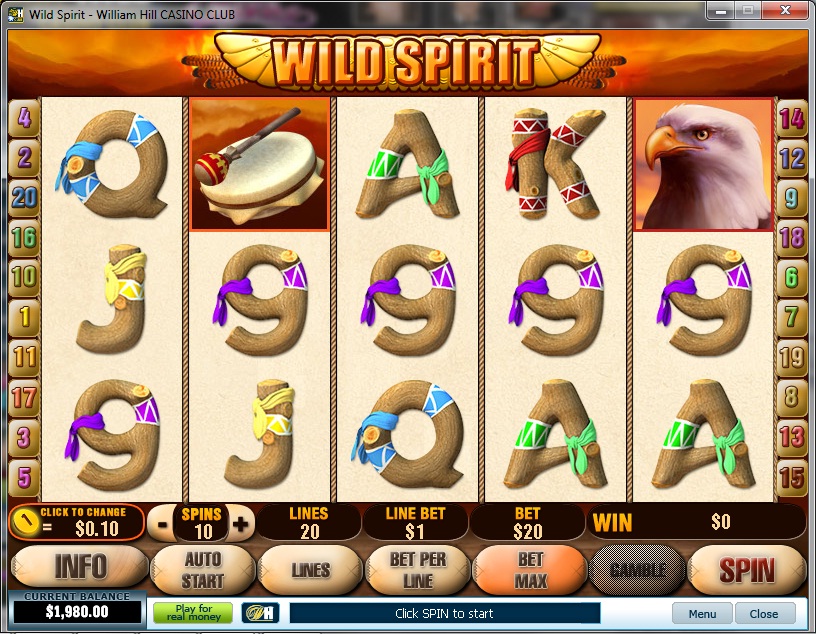This screenshot has width=816, height=634.
Task: Select BET MAX
Action: click(530, 569)
